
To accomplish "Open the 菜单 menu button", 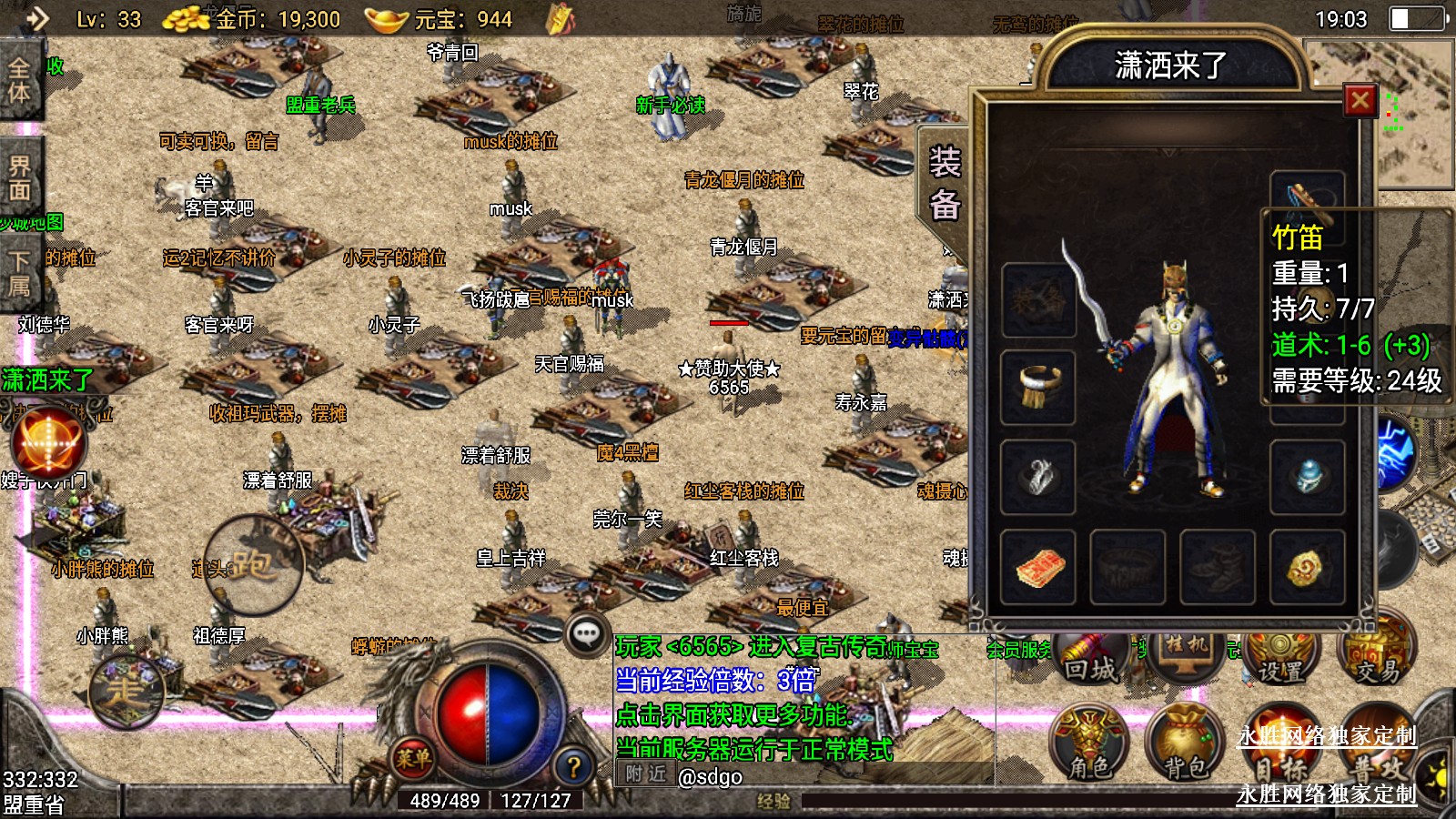I will tap(412, 757).
